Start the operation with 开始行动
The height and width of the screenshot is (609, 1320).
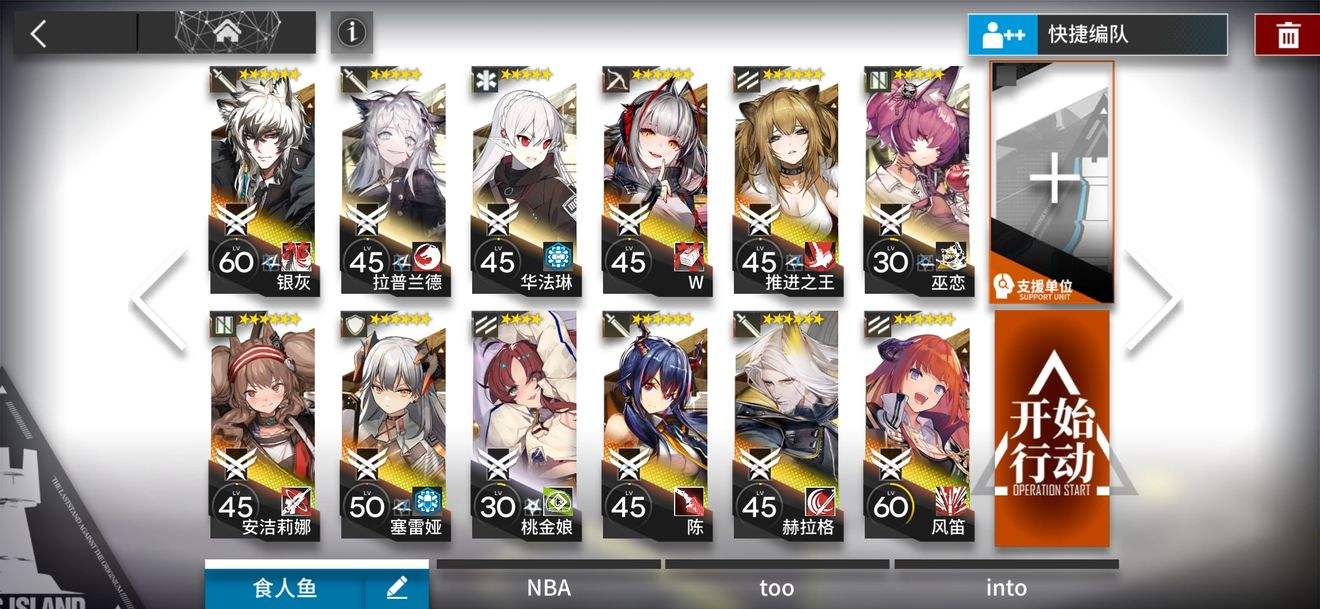pos(1052,428)
